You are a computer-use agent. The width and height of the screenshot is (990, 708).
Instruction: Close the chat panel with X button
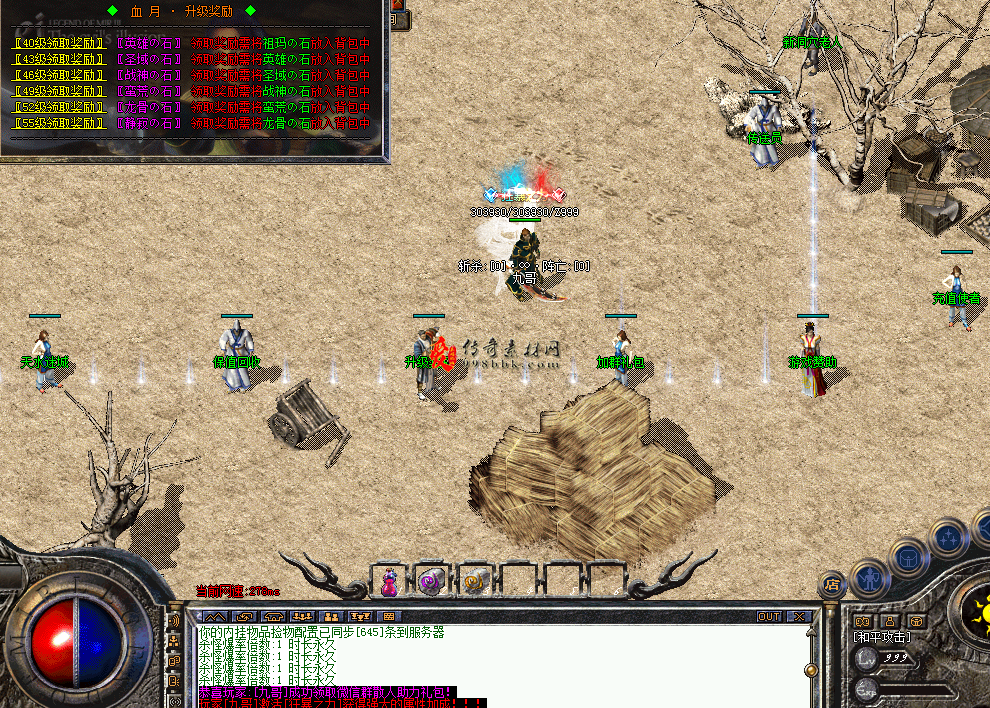click(x=798, y=616)
